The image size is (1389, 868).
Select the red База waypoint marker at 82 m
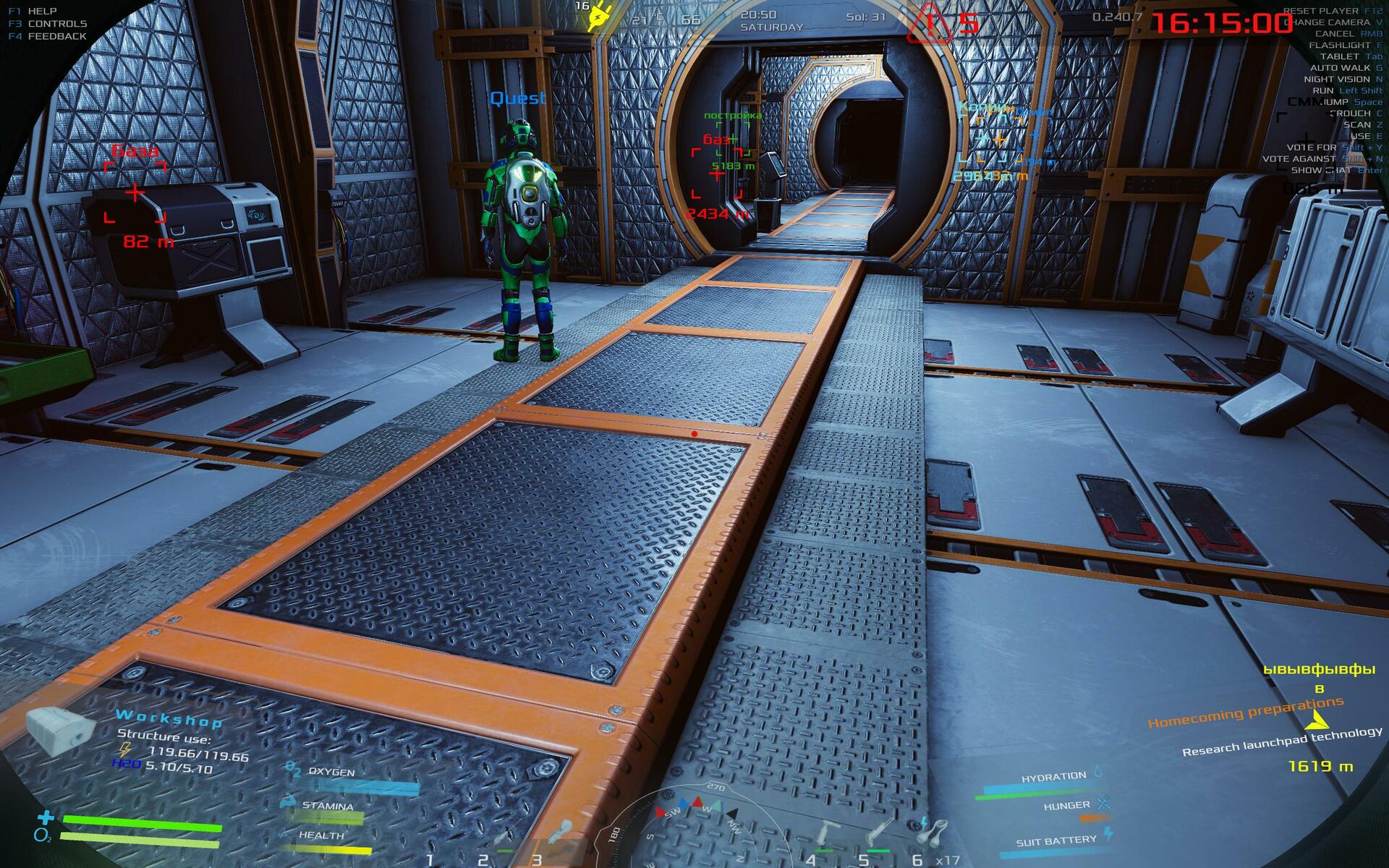[x=135, y=193]
